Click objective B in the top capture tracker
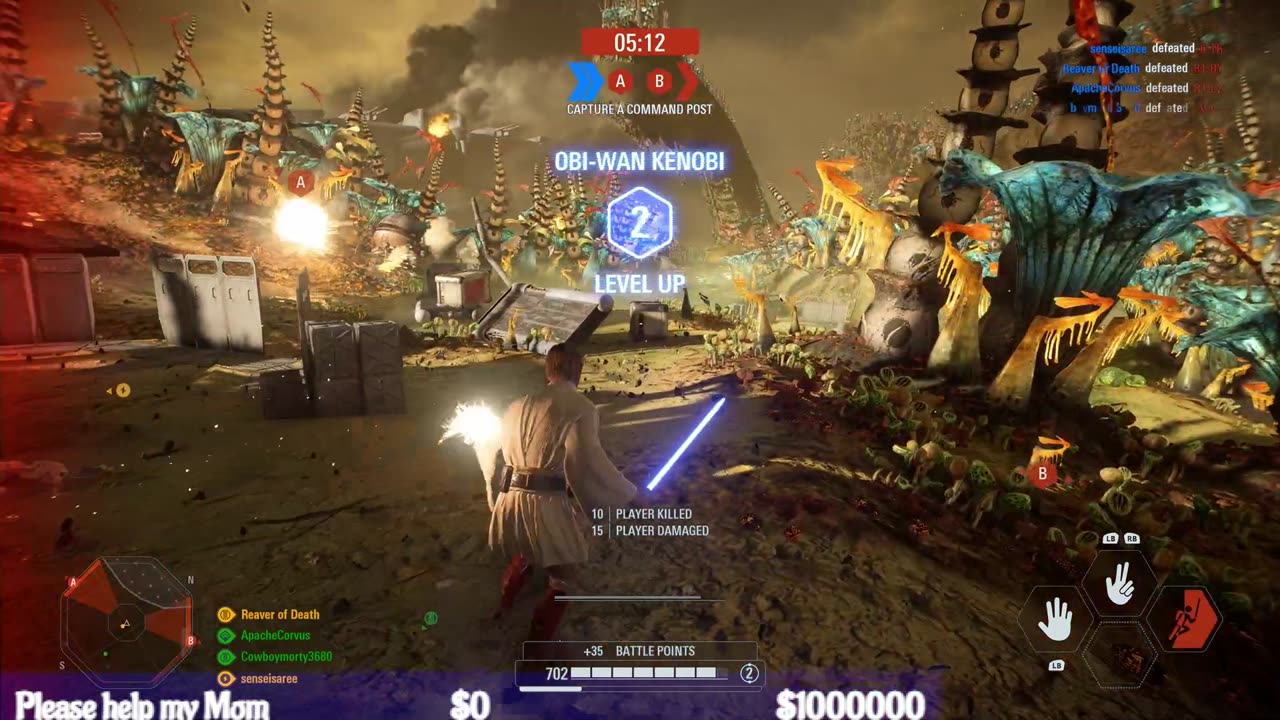This screenshot has width=1280, height=720. tap(658, 81)
